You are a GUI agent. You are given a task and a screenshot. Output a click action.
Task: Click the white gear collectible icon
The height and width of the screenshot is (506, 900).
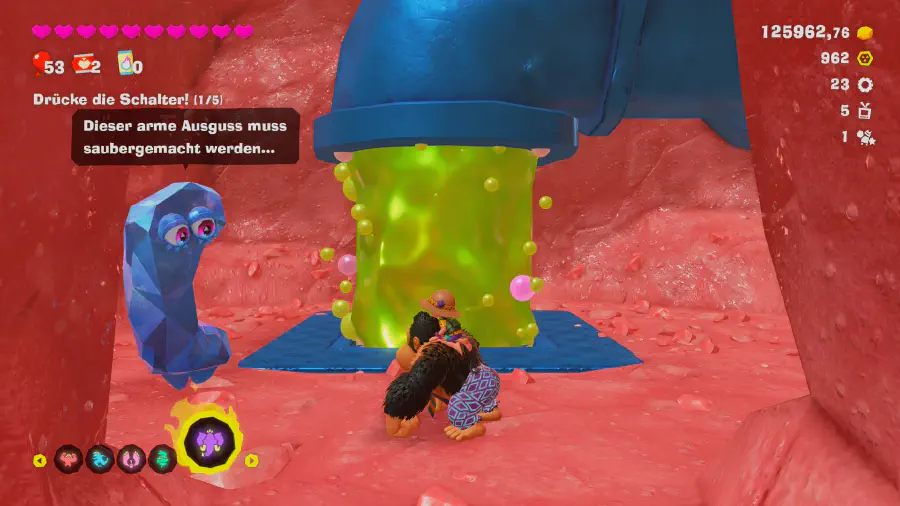tap(865, 85)
